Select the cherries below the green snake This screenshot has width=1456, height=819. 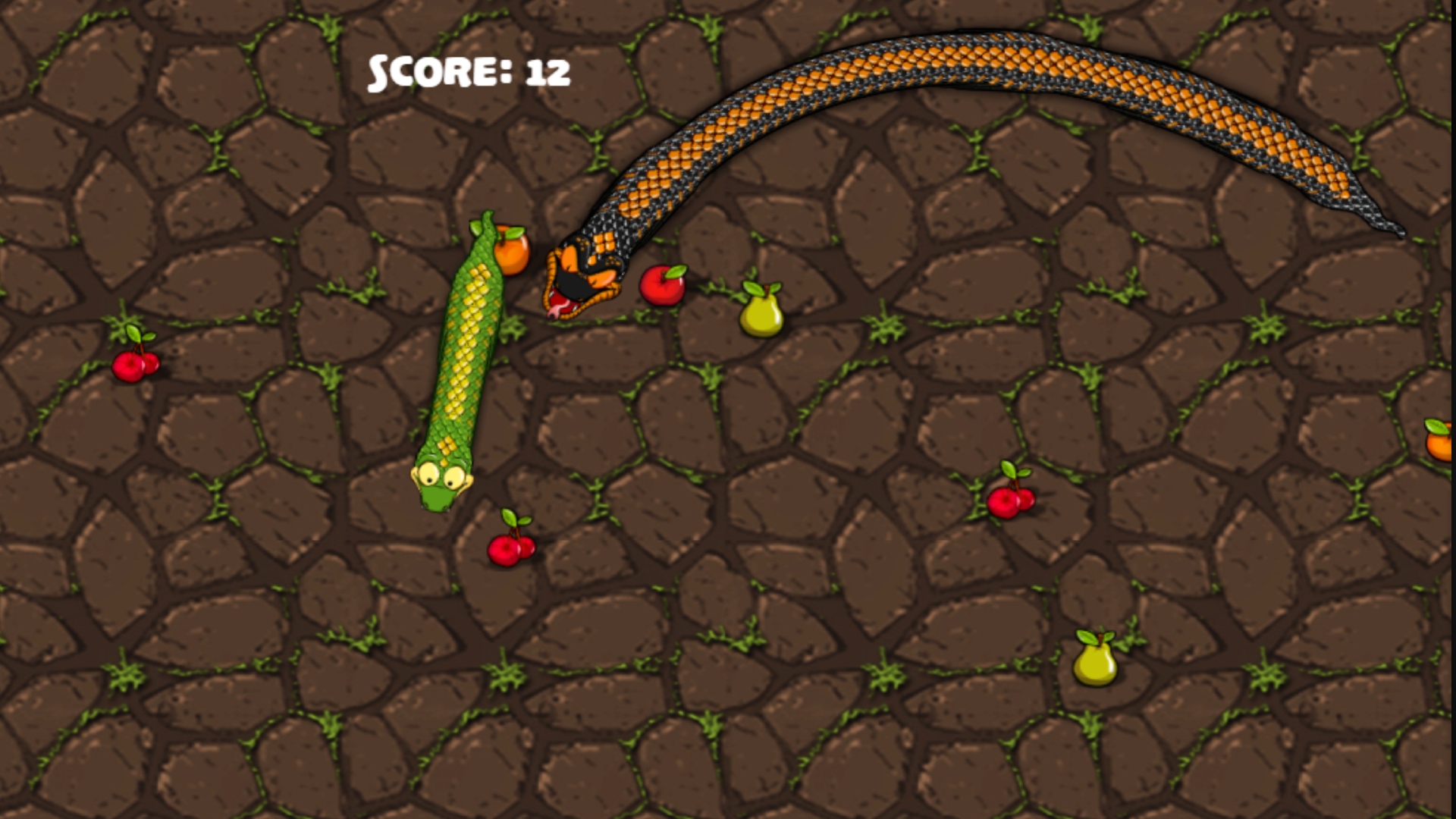click(510, 548)
